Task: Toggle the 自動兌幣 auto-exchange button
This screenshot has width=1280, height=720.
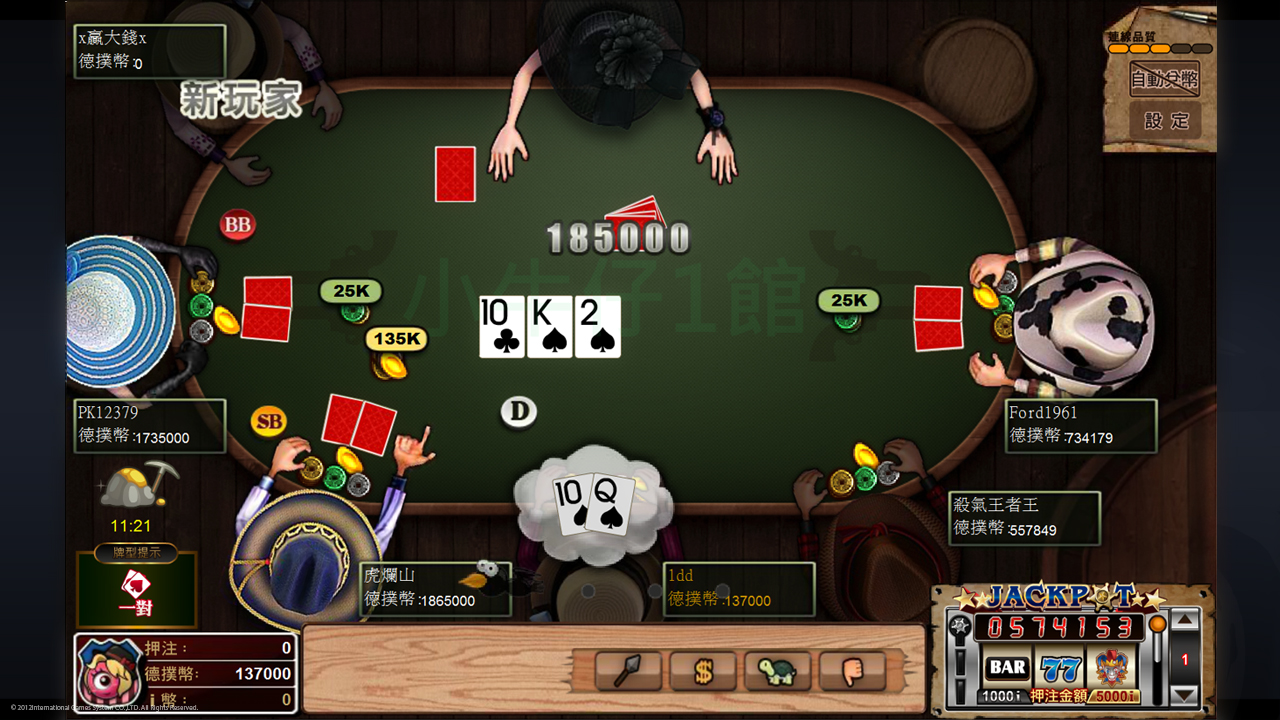Action: click(1164, 78)
